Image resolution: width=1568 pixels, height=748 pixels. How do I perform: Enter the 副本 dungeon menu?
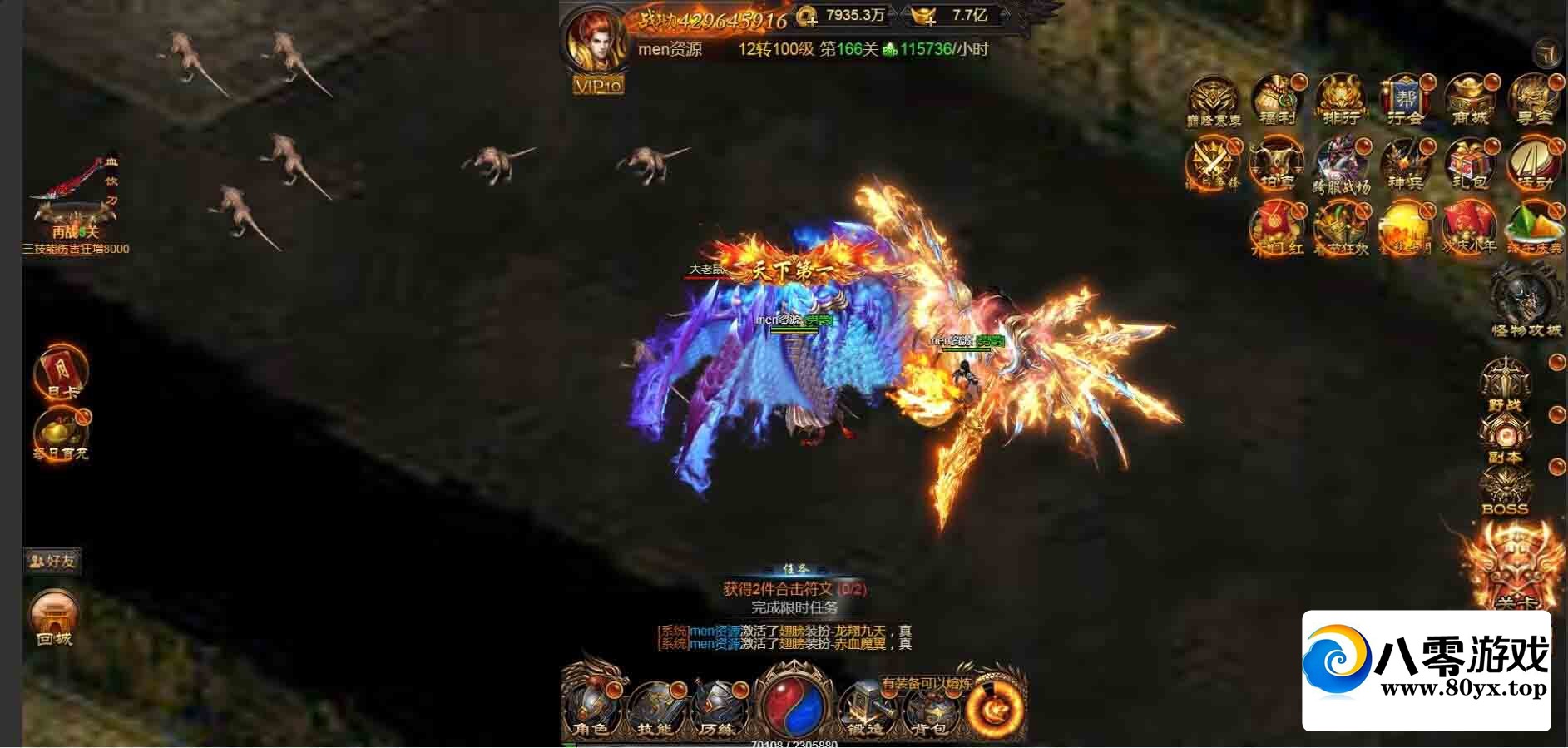click(x=1505, y=438)
